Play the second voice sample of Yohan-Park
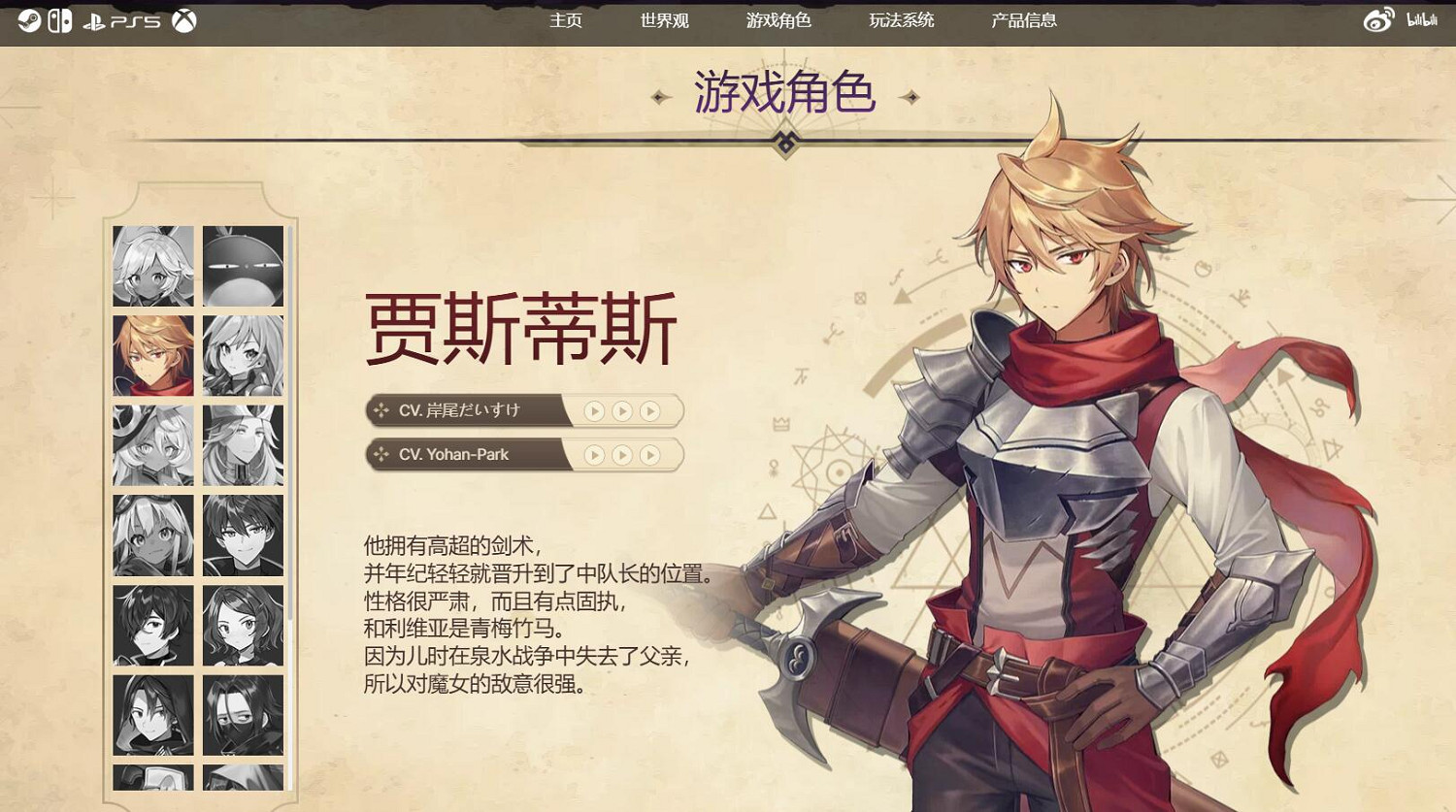This screenshot has width=1456, height=812. pos(622,454)
